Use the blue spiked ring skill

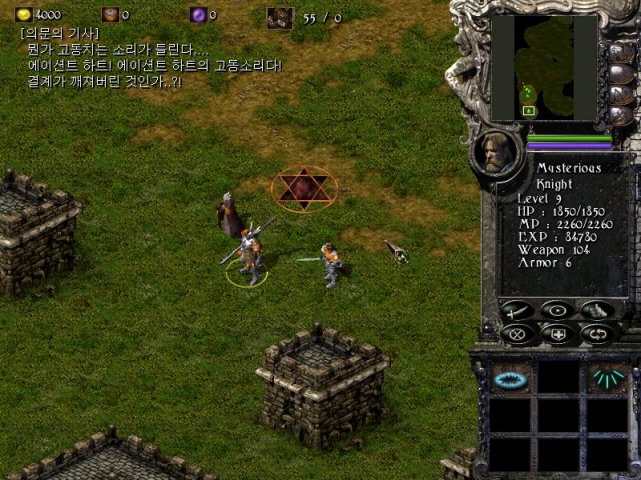pos(510,378)
